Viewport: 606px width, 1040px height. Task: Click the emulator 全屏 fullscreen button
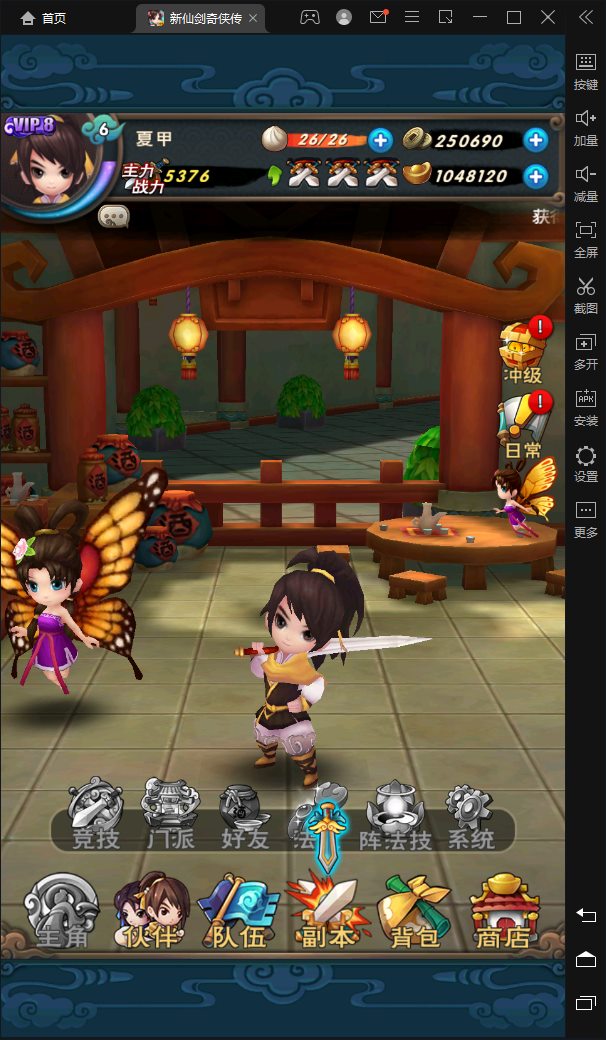[586, 238]
